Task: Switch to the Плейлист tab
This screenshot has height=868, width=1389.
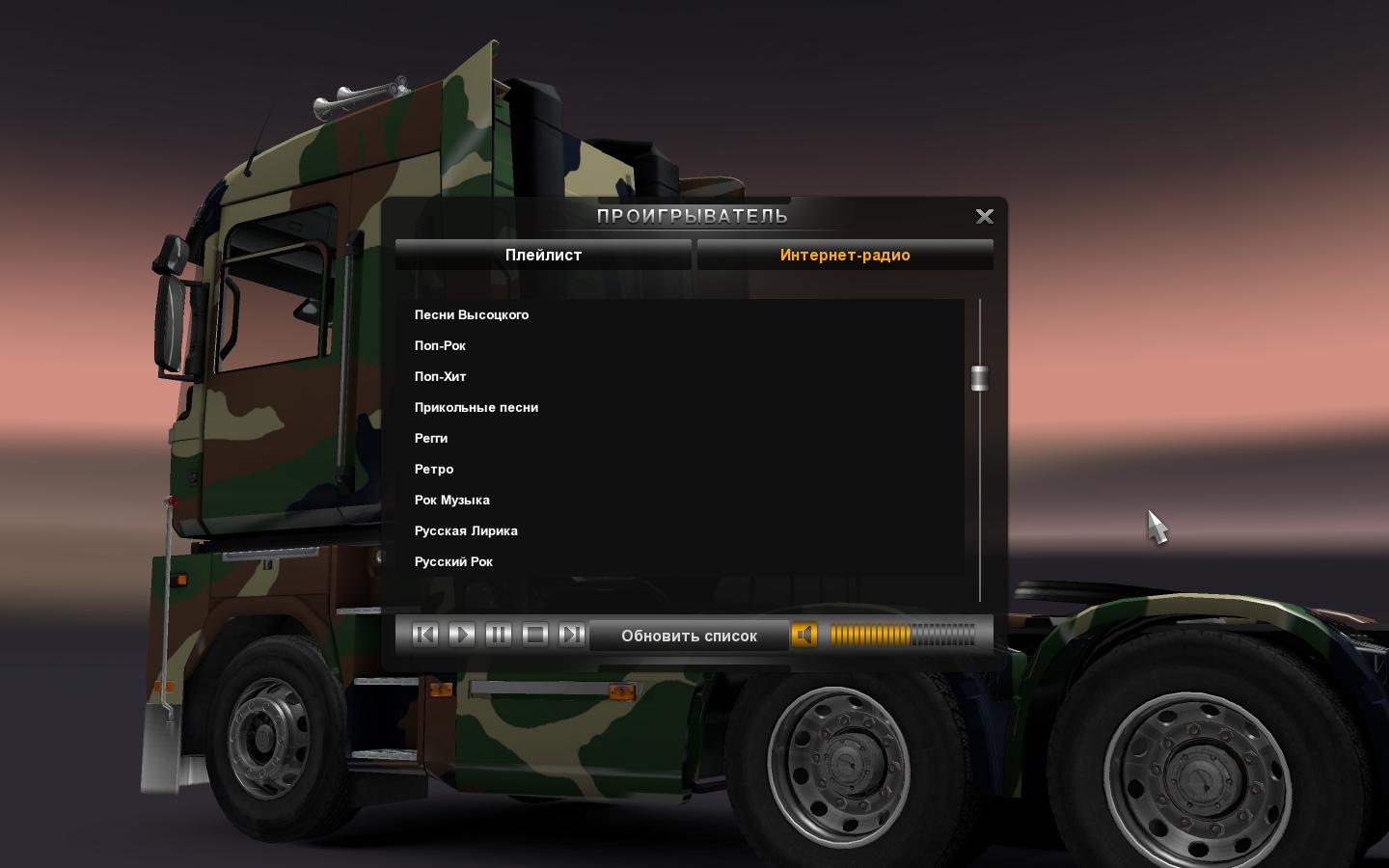Action: 543,256
